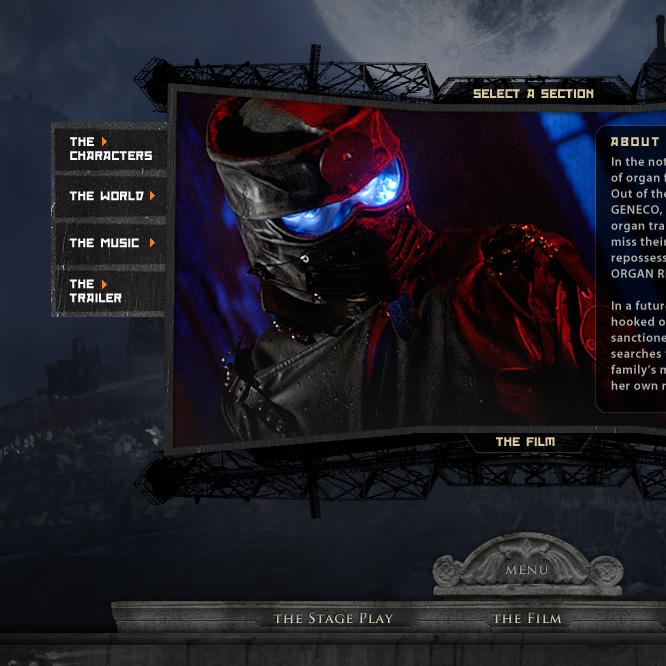This screenshot has width=666, height=666.
Task: Choose The Film in the bottom bar
Action: [527, 619]
